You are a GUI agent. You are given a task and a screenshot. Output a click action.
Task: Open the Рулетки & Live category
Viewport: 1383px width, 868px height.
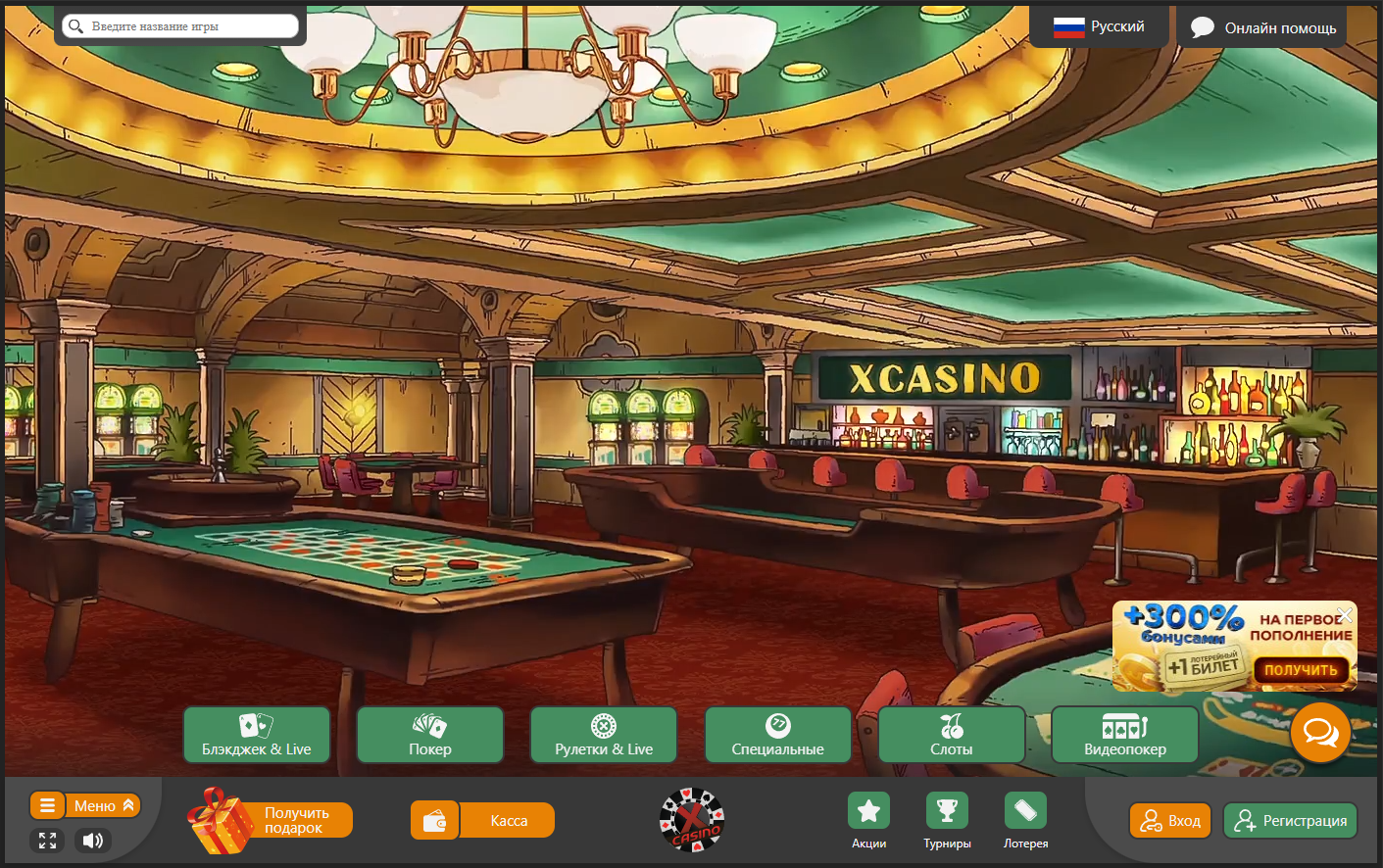(604, 735)
